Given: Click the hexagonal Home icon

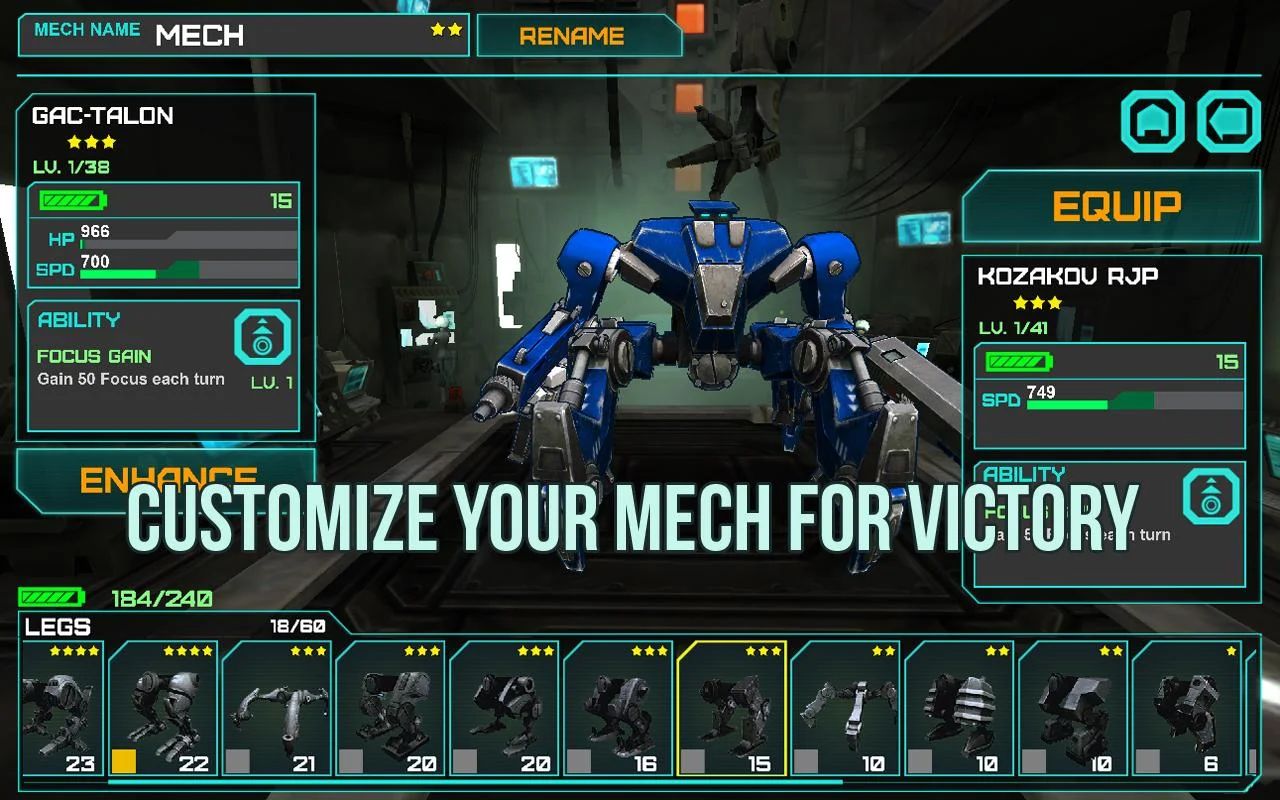Looking at the screenshot, I should (1152, 122).
